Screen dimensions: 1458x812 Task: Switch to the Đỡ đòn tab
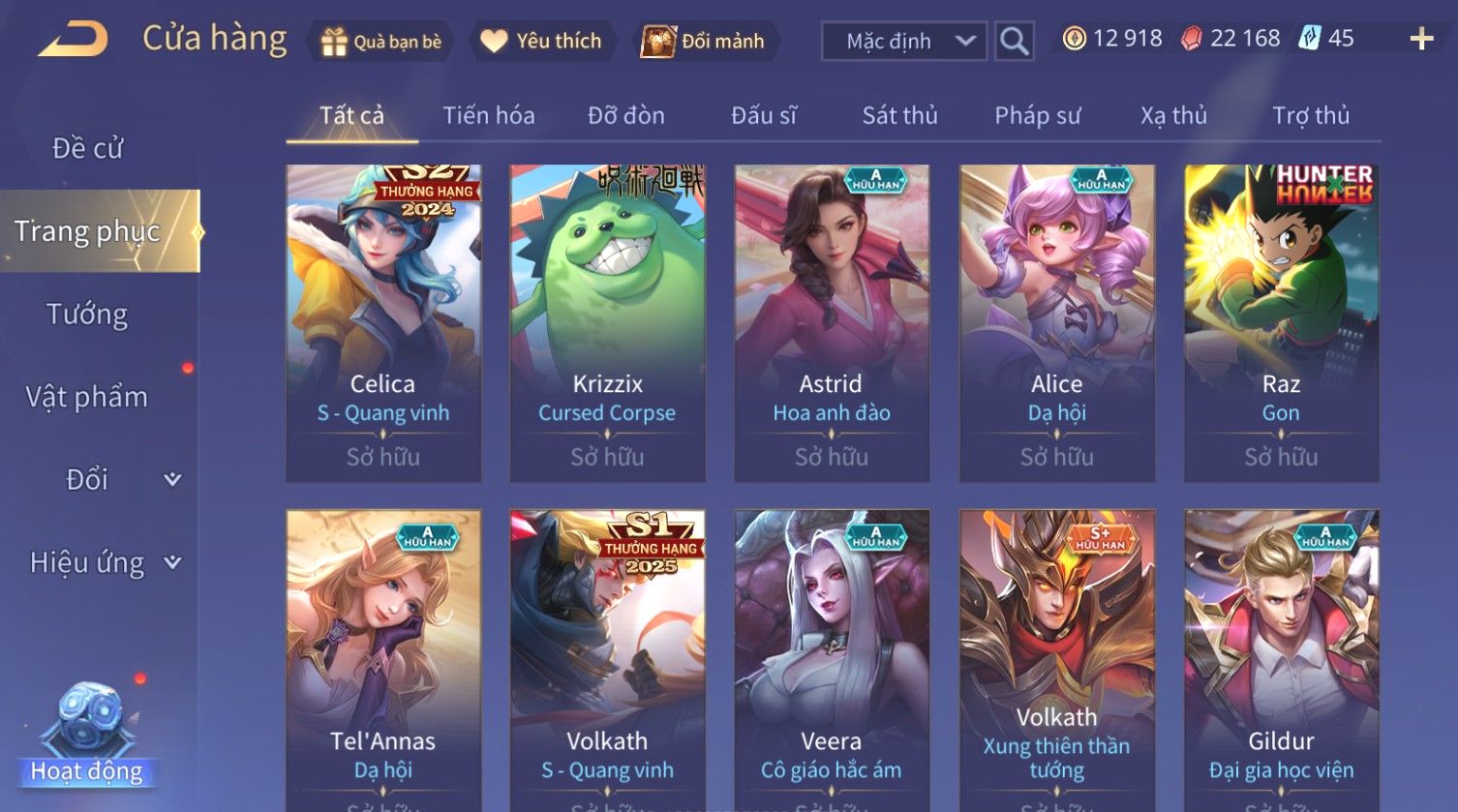pos(625,116)
